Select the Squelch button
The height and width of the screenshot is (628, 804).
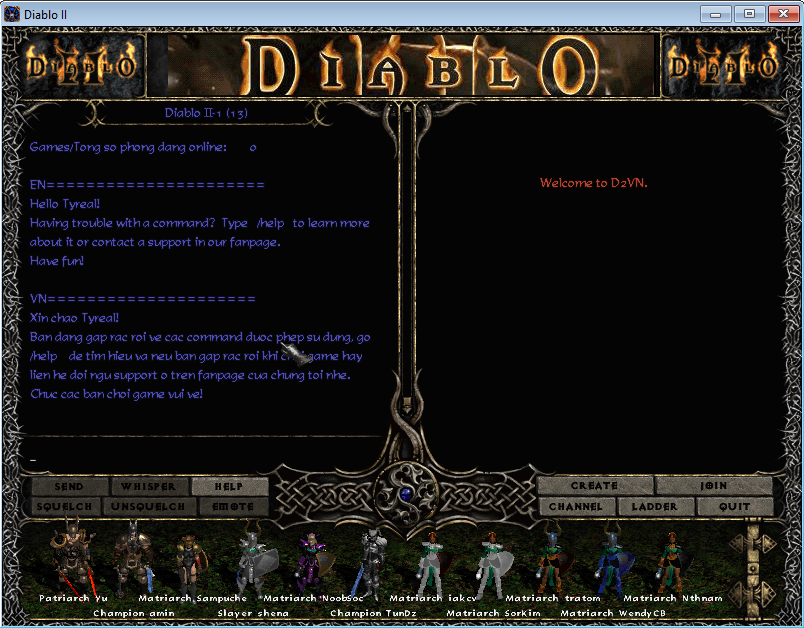tap(64, 507)
